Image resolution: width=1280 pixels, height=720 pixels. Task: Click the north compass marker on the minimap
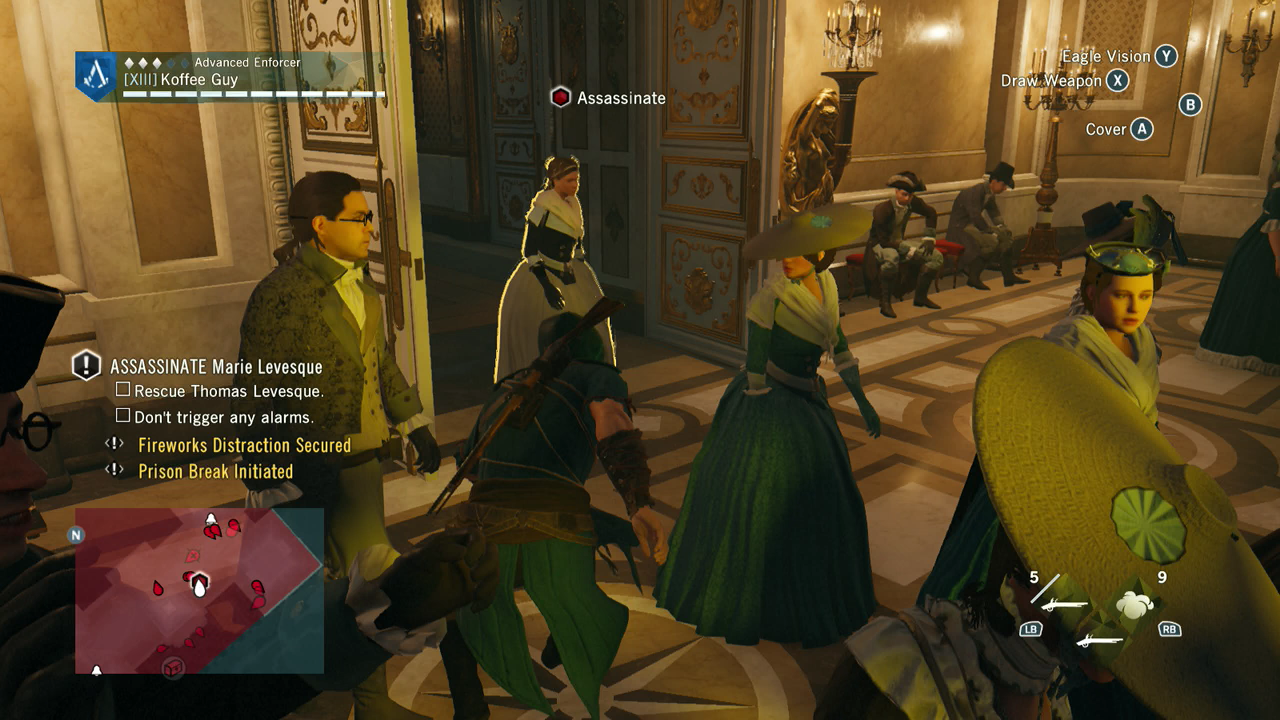tap(75, 535)
